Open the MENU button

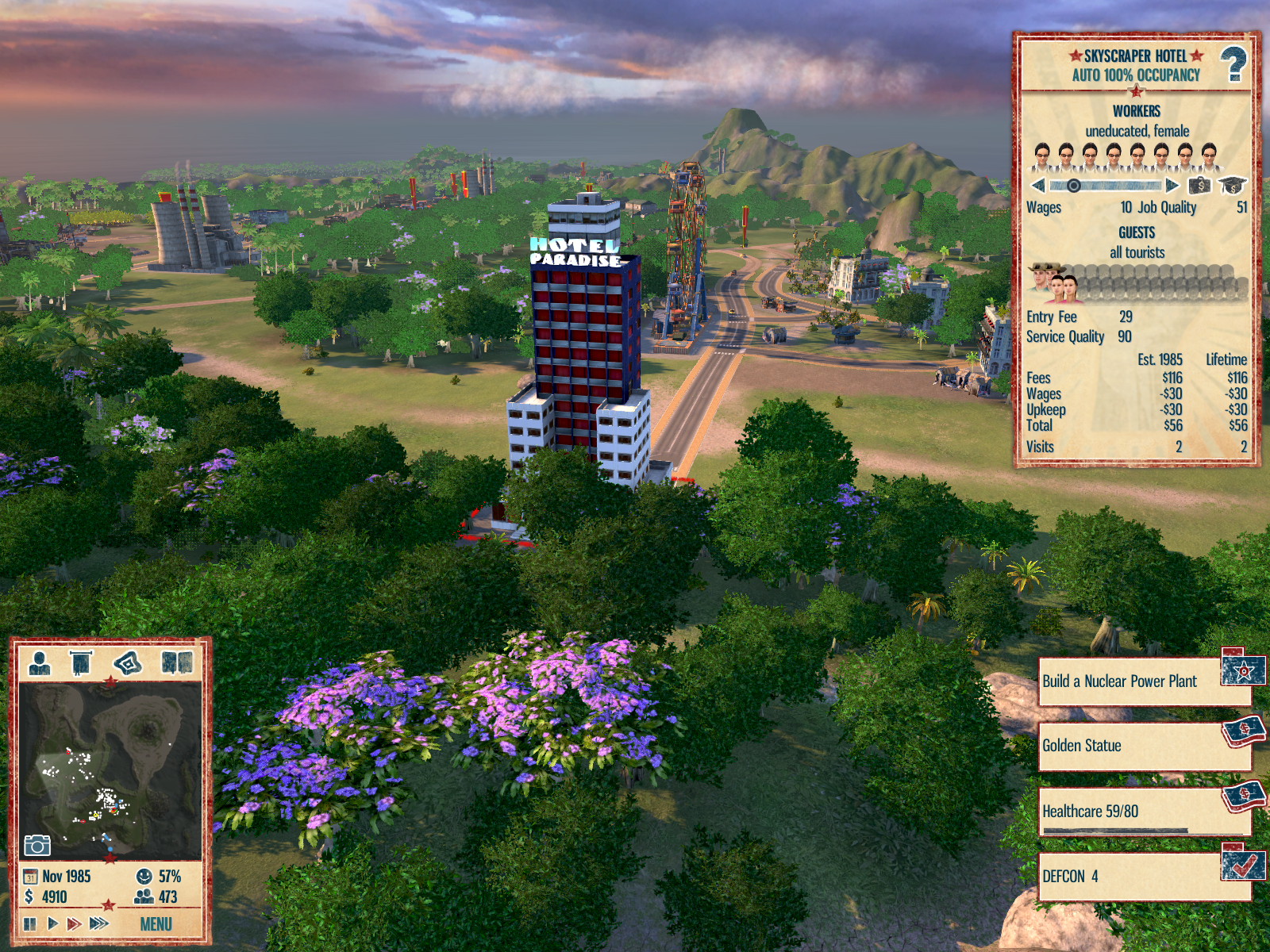click(156, 924)
